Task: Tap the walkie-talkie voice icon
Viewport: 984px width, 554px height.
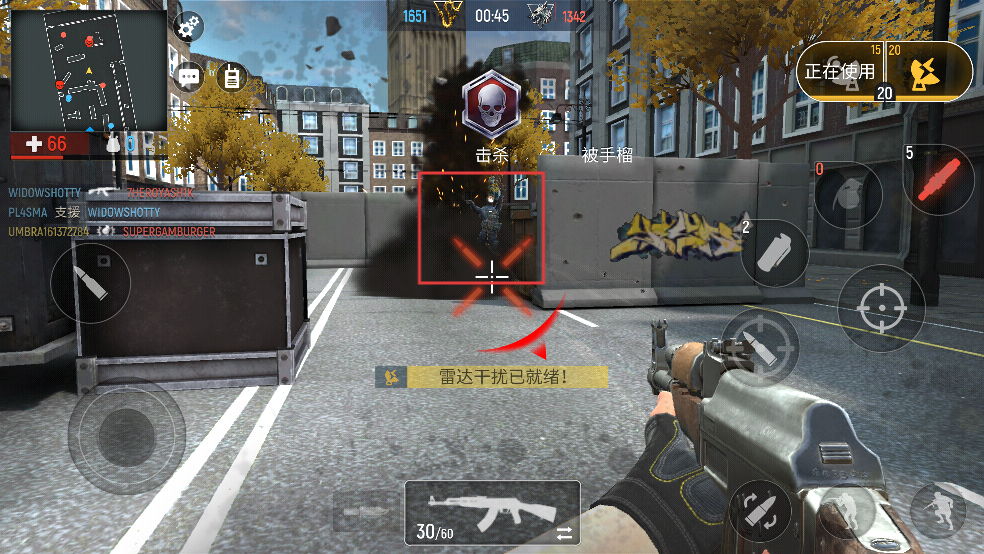Action: click(x=232, y=76)
